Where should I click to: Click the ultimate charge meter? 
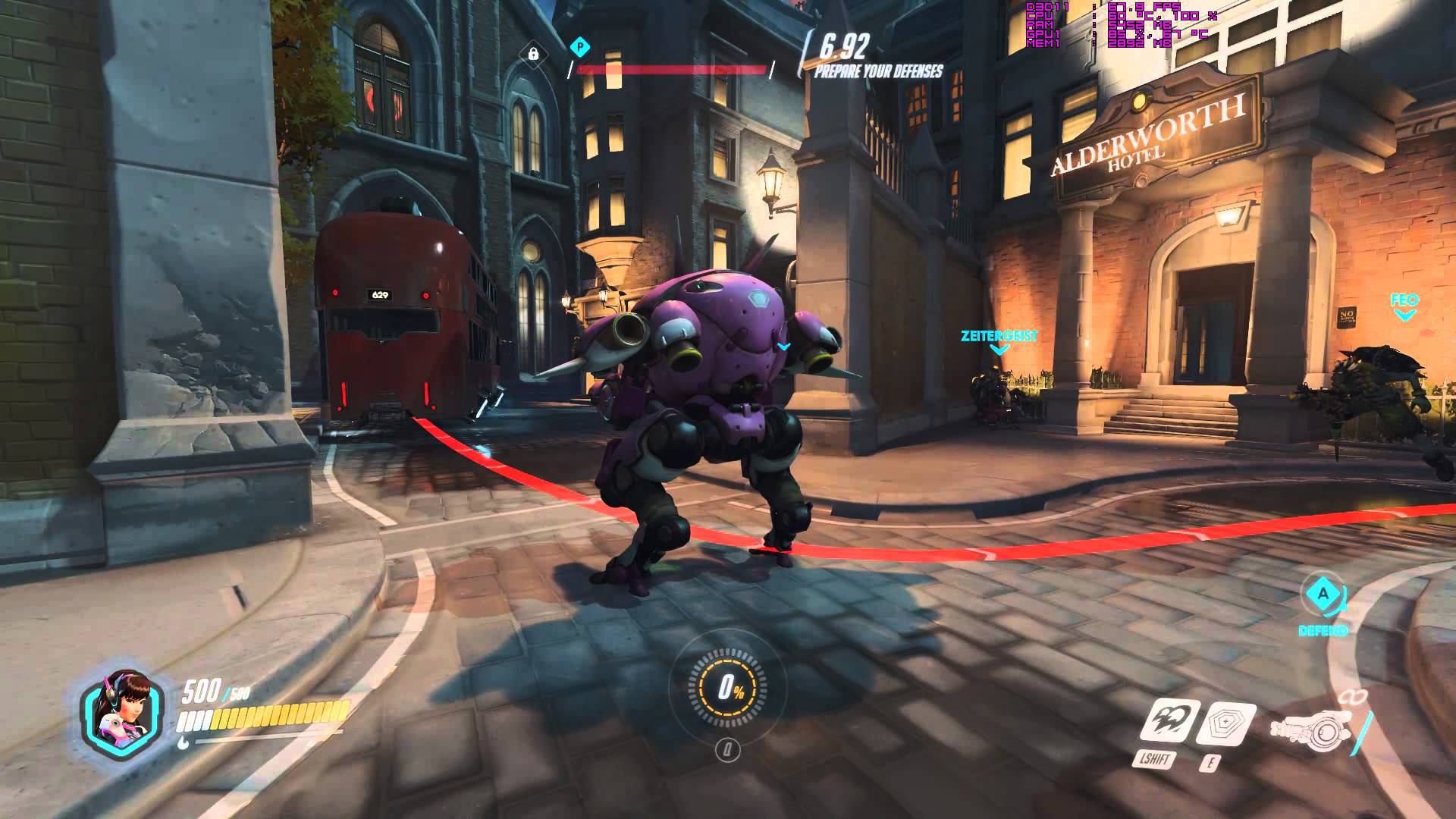728,687
